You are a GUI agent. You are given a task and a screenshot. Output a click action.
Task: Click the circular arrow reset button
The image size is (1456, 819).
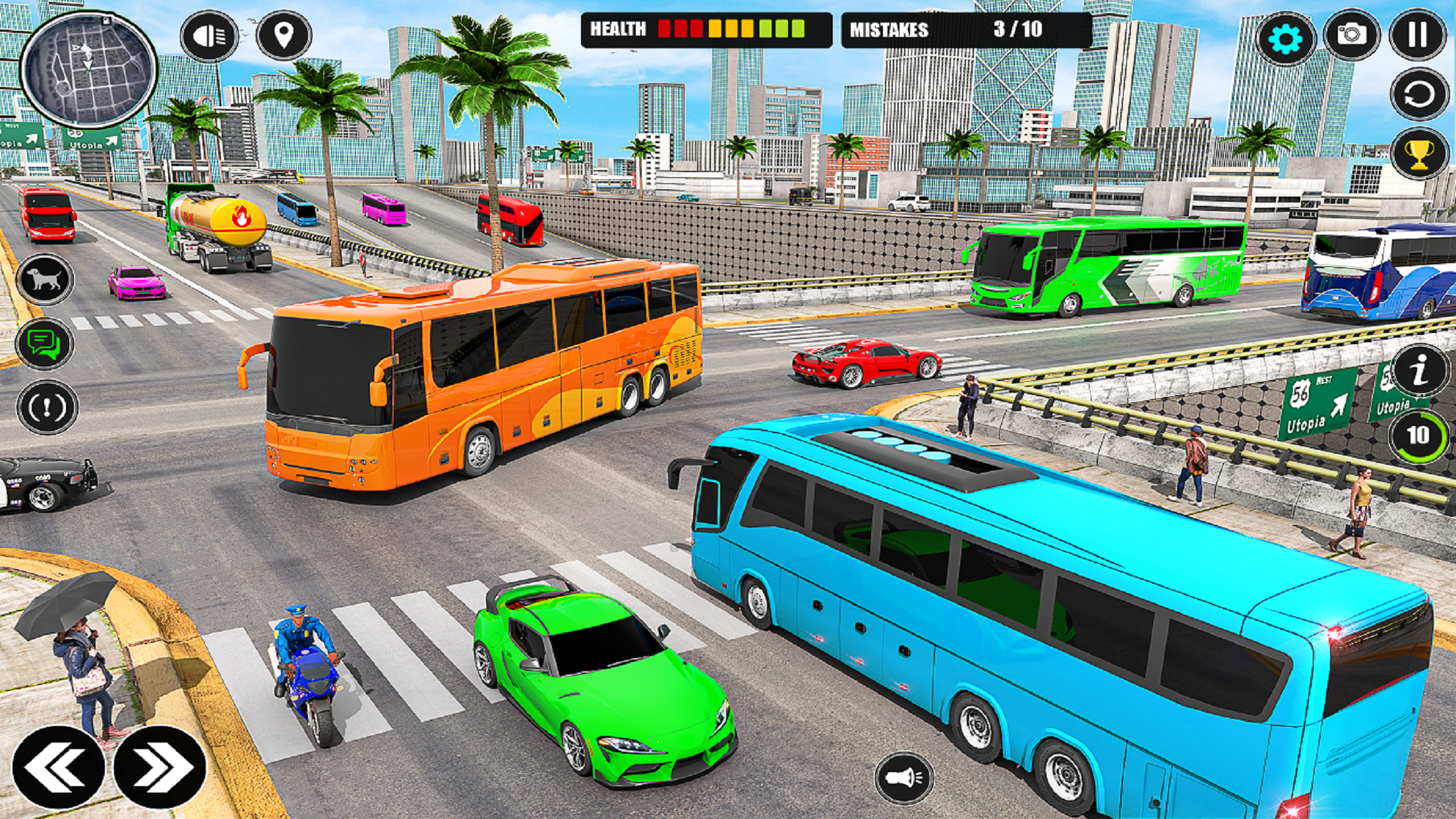(x=1419, y=96)
